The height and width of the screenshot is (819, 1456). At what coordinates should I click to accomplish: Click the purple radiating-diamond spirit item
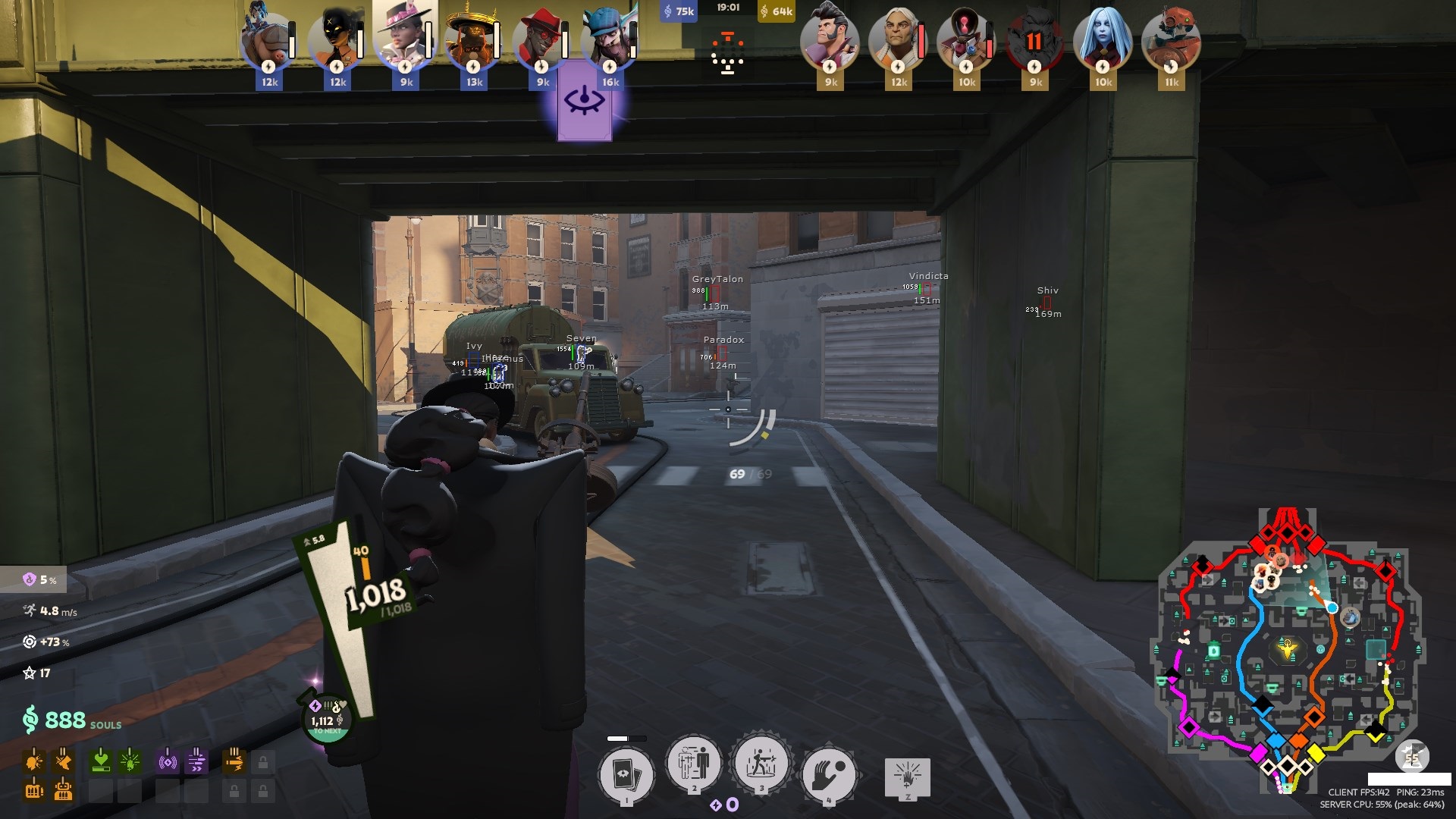(x=167, y=760)
